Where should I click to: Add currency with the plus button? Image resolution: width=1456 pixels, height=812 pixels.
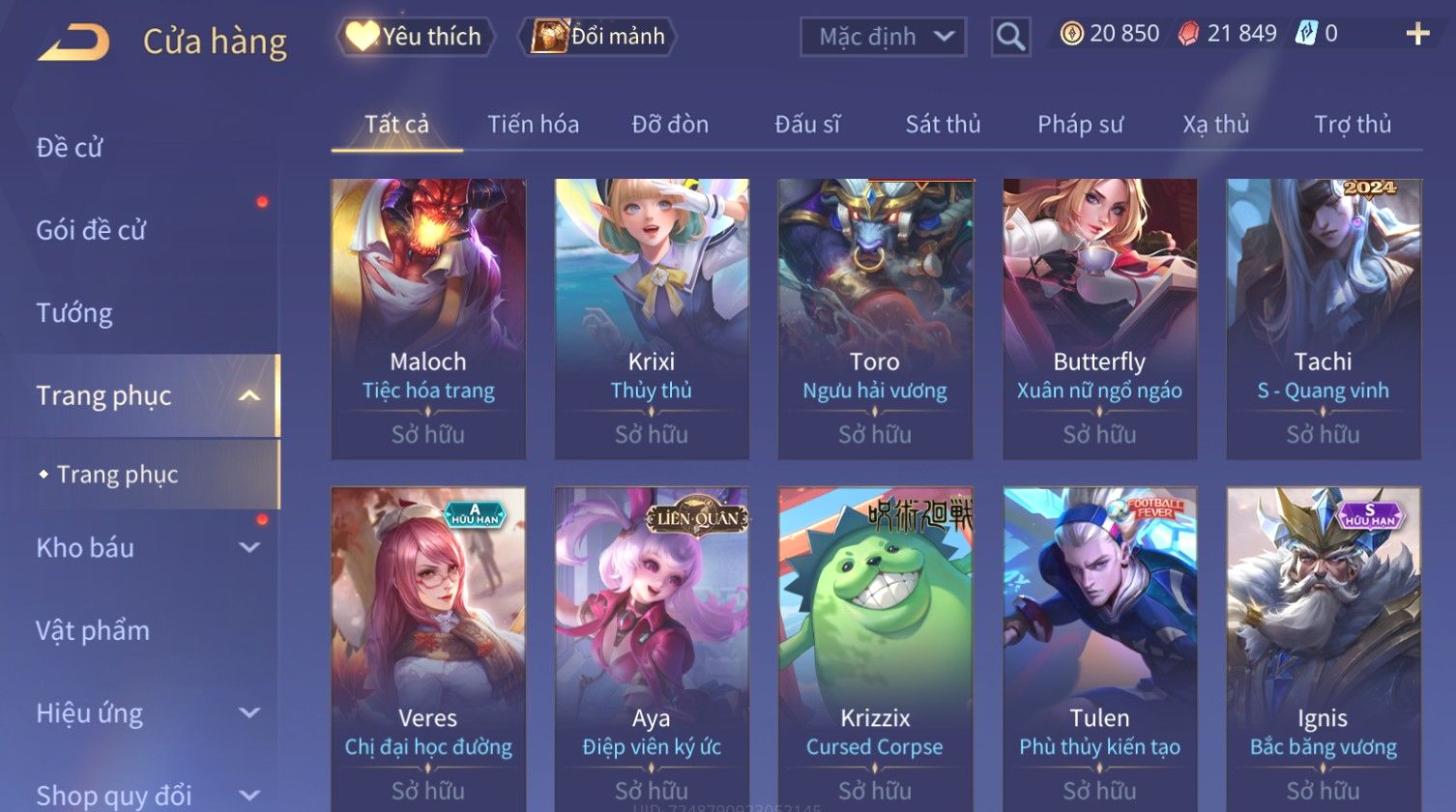click(x=1417, y=35)
